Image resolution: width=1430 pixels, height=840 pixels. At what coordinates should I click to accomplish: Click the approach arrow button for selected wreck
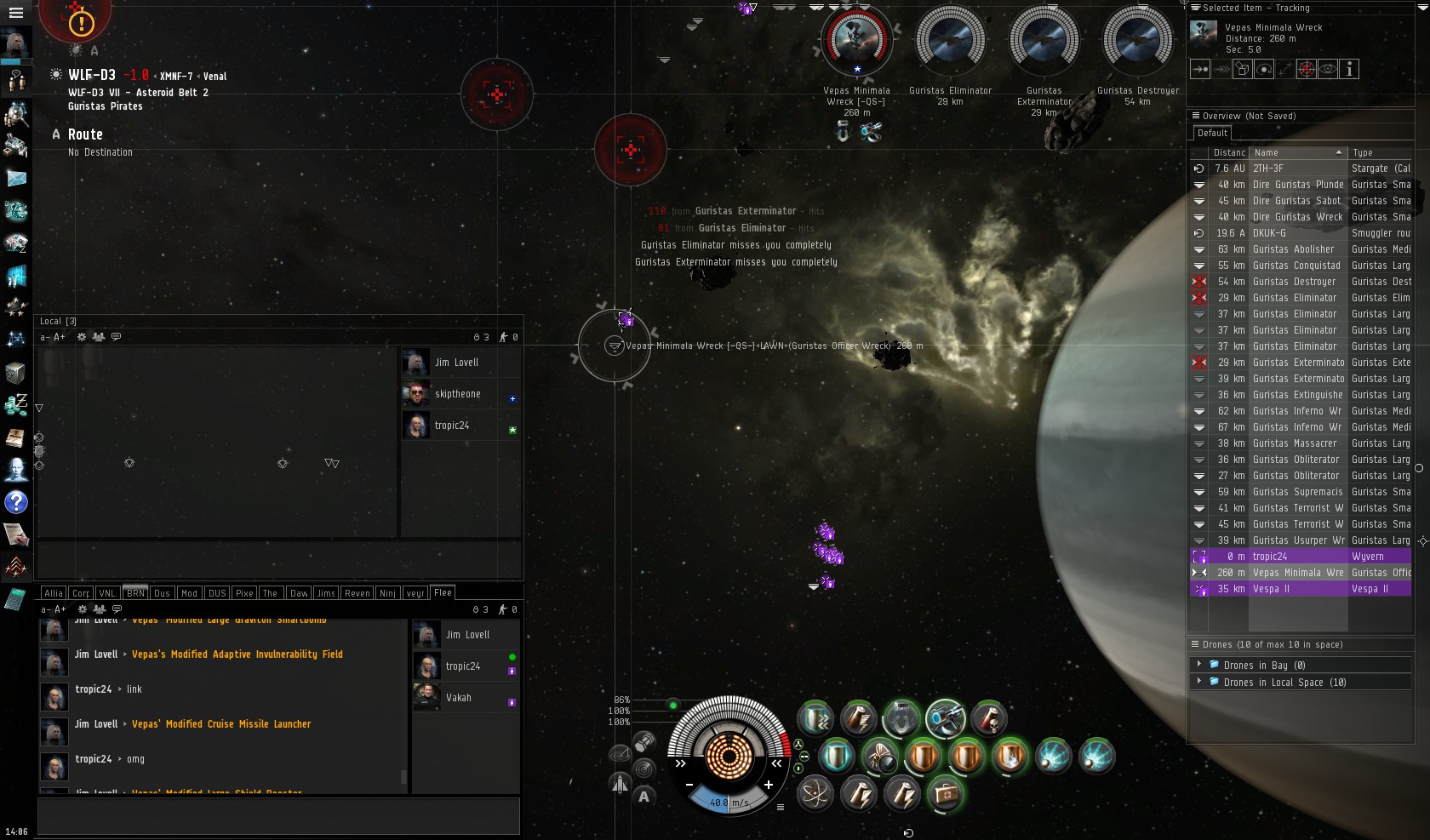click(x=1200, y=70)
